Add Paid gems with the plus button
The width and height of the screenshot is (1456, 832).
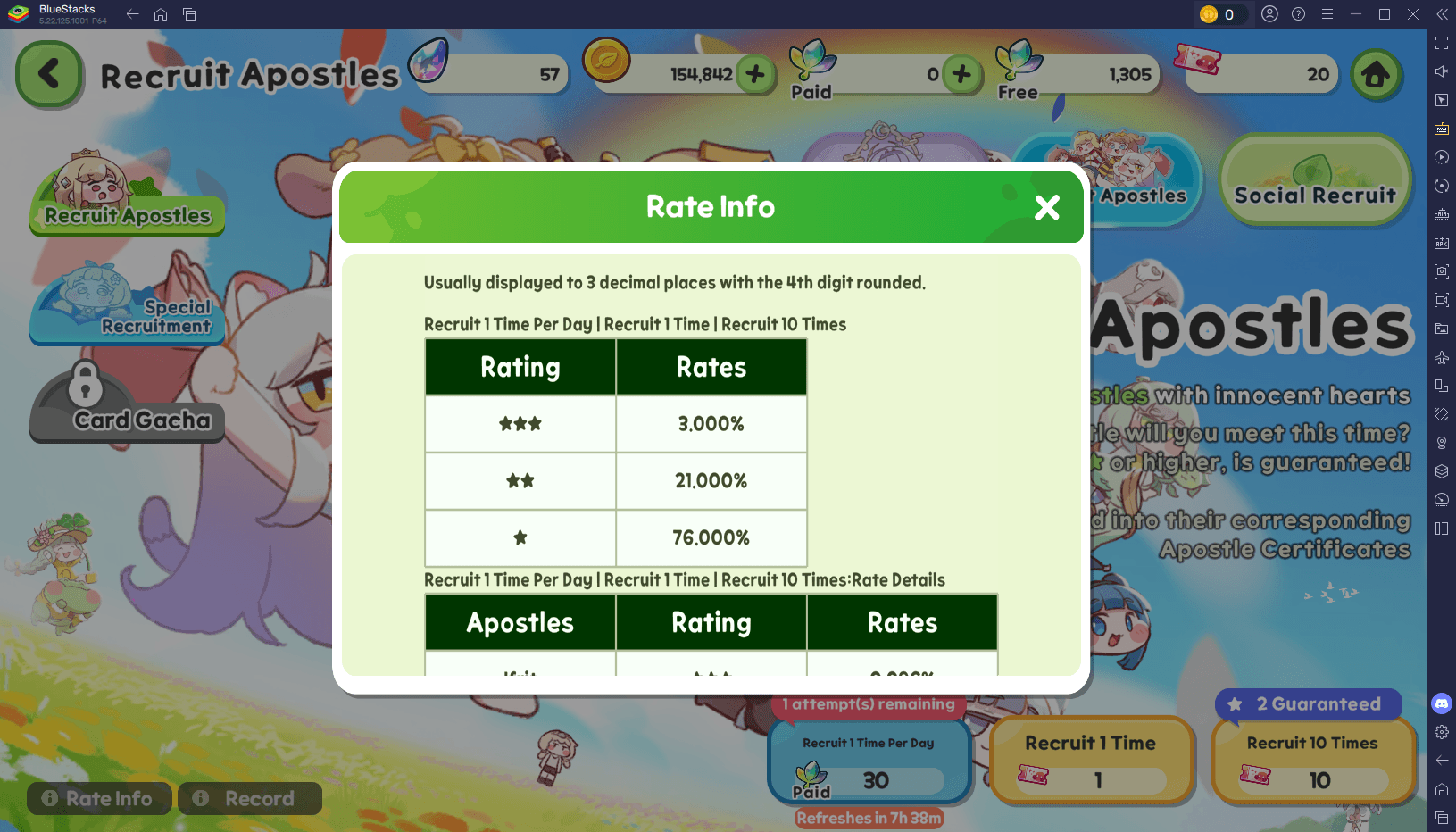point(961,74)
